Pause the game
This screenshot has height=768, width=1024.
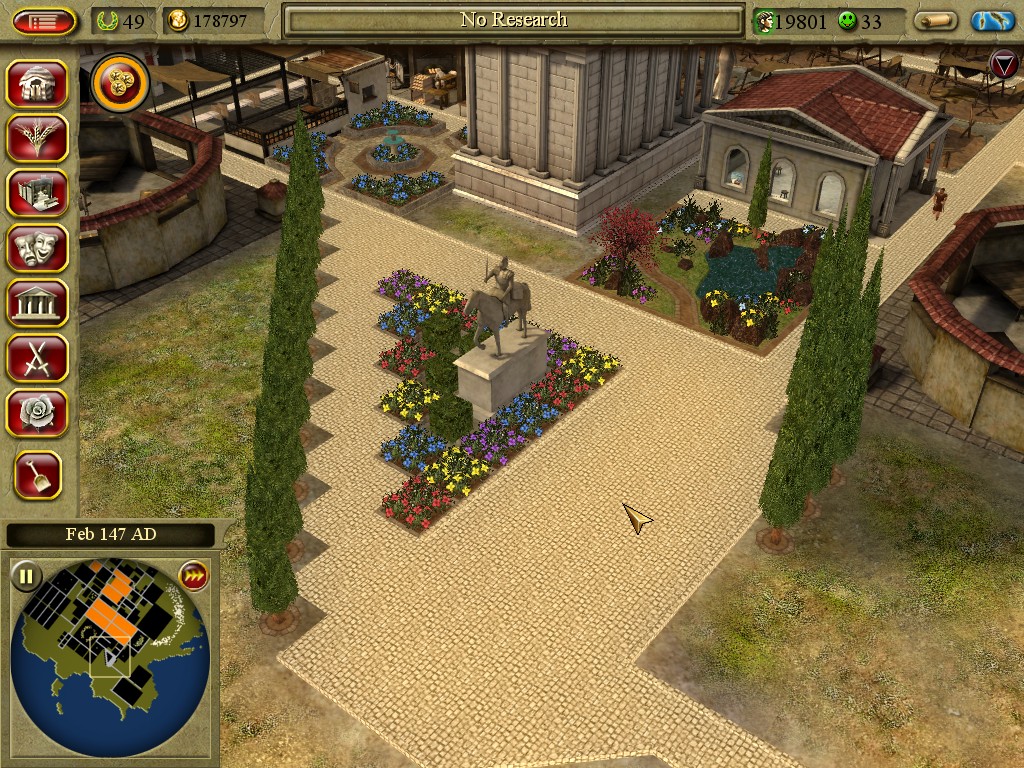coord(26,576)
